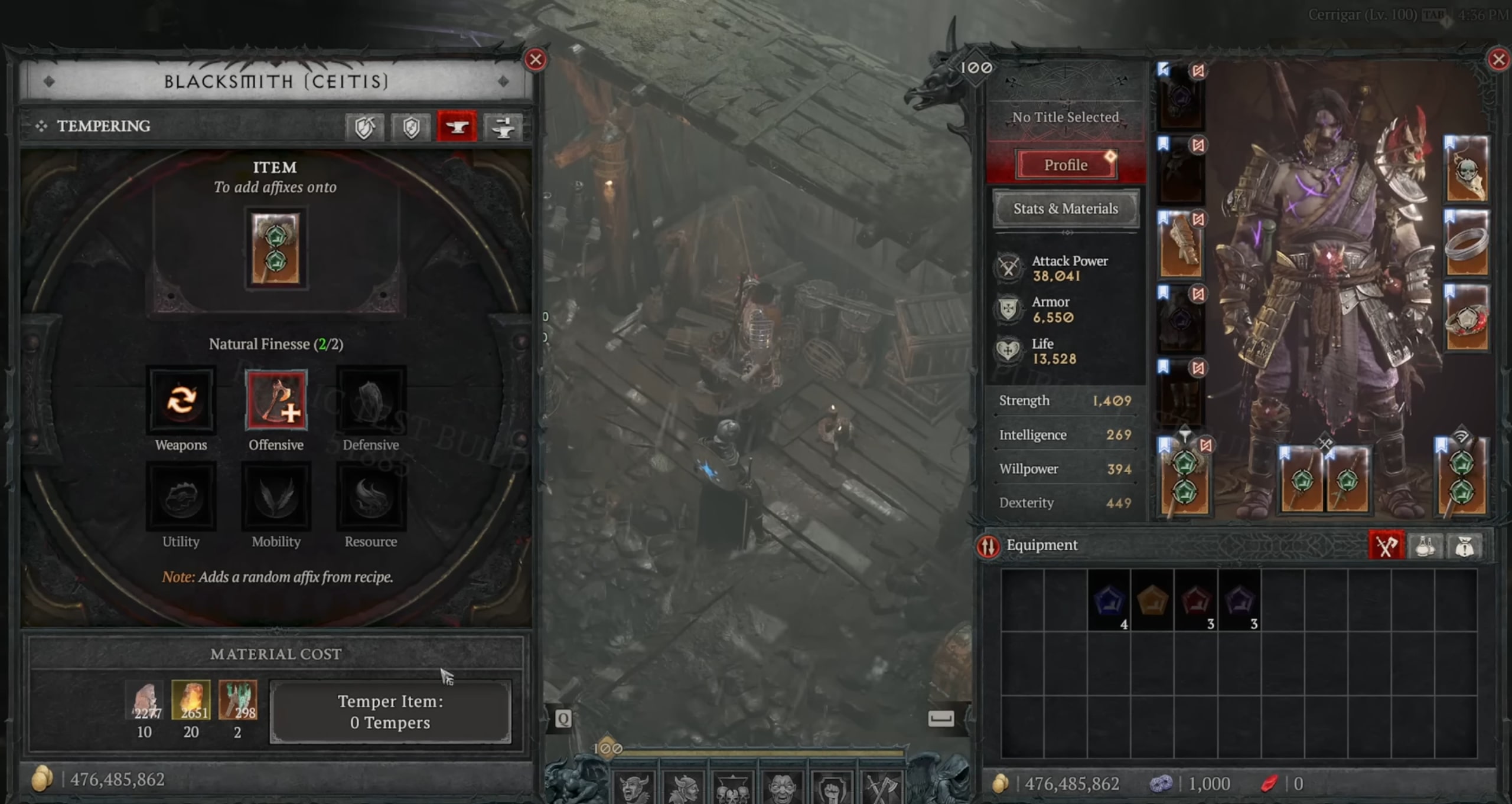Choose the Mobility temper category
1512x804 pixels.
click(276, 496)
